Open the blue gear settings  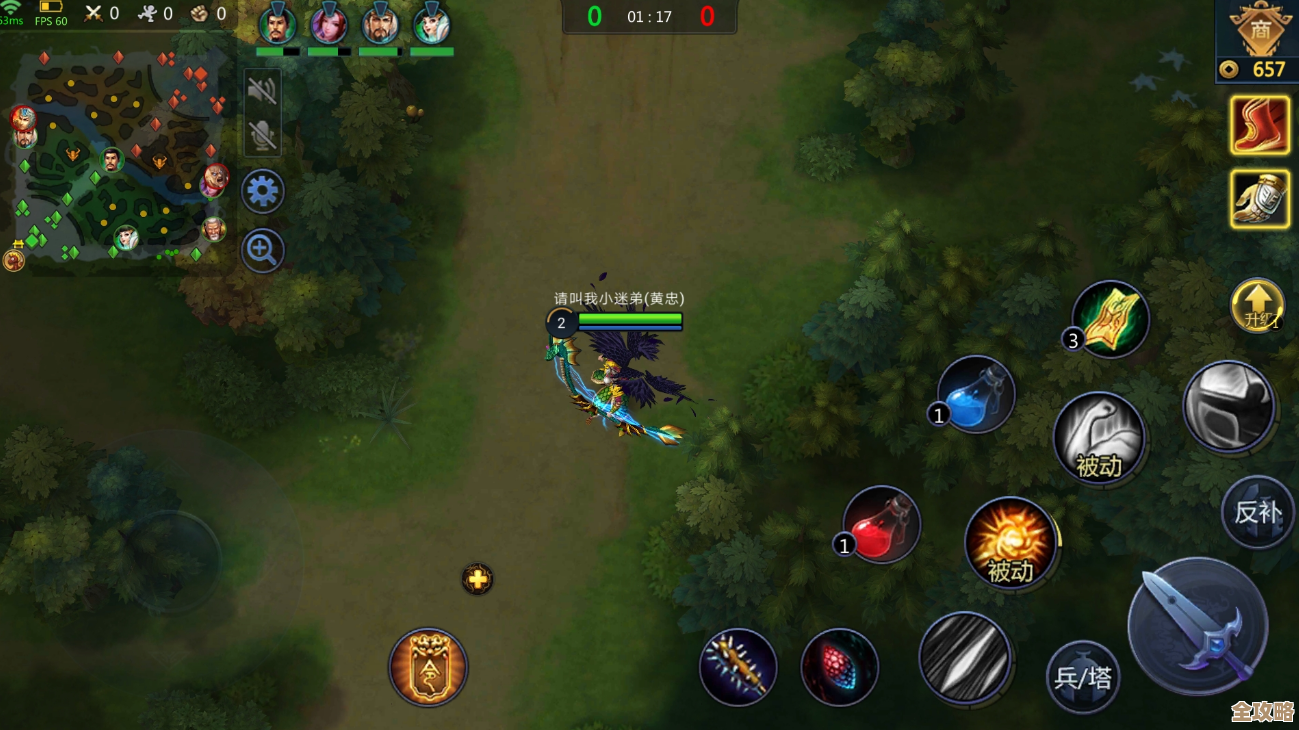[263, 191]
